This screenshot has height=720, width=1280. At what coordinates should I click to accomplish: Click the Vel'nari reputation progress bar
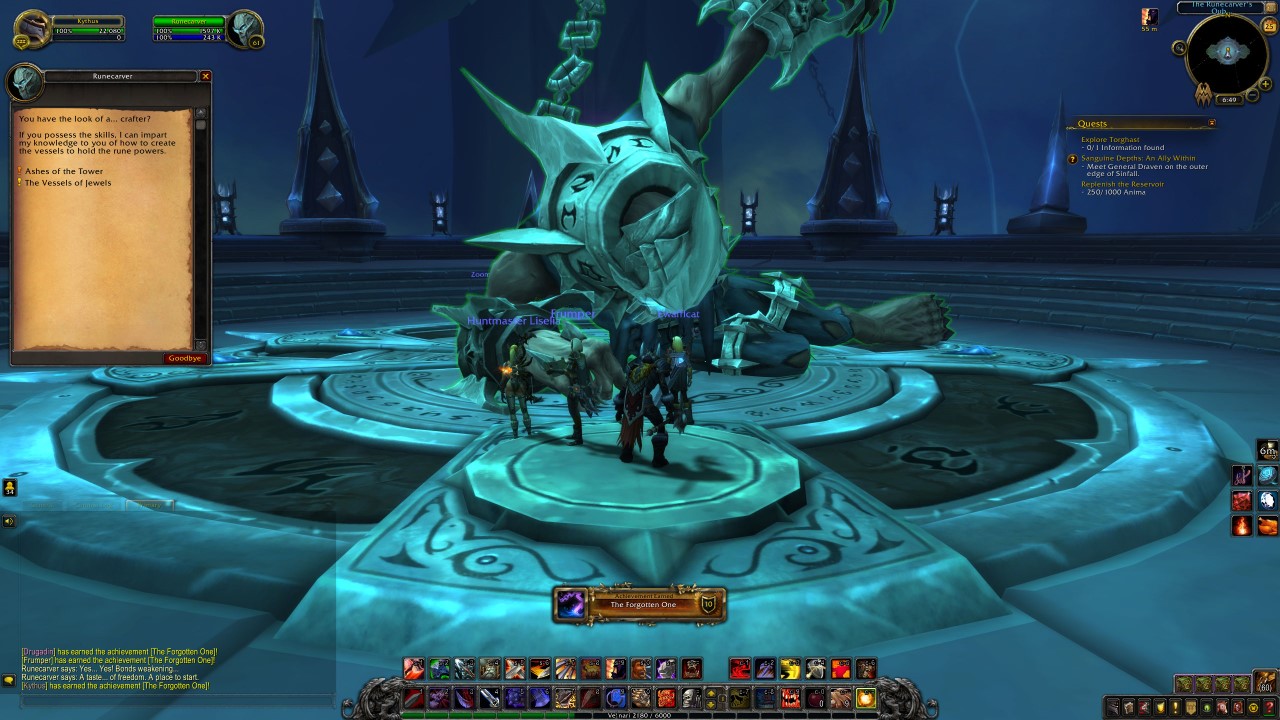(x=640, y=714)
